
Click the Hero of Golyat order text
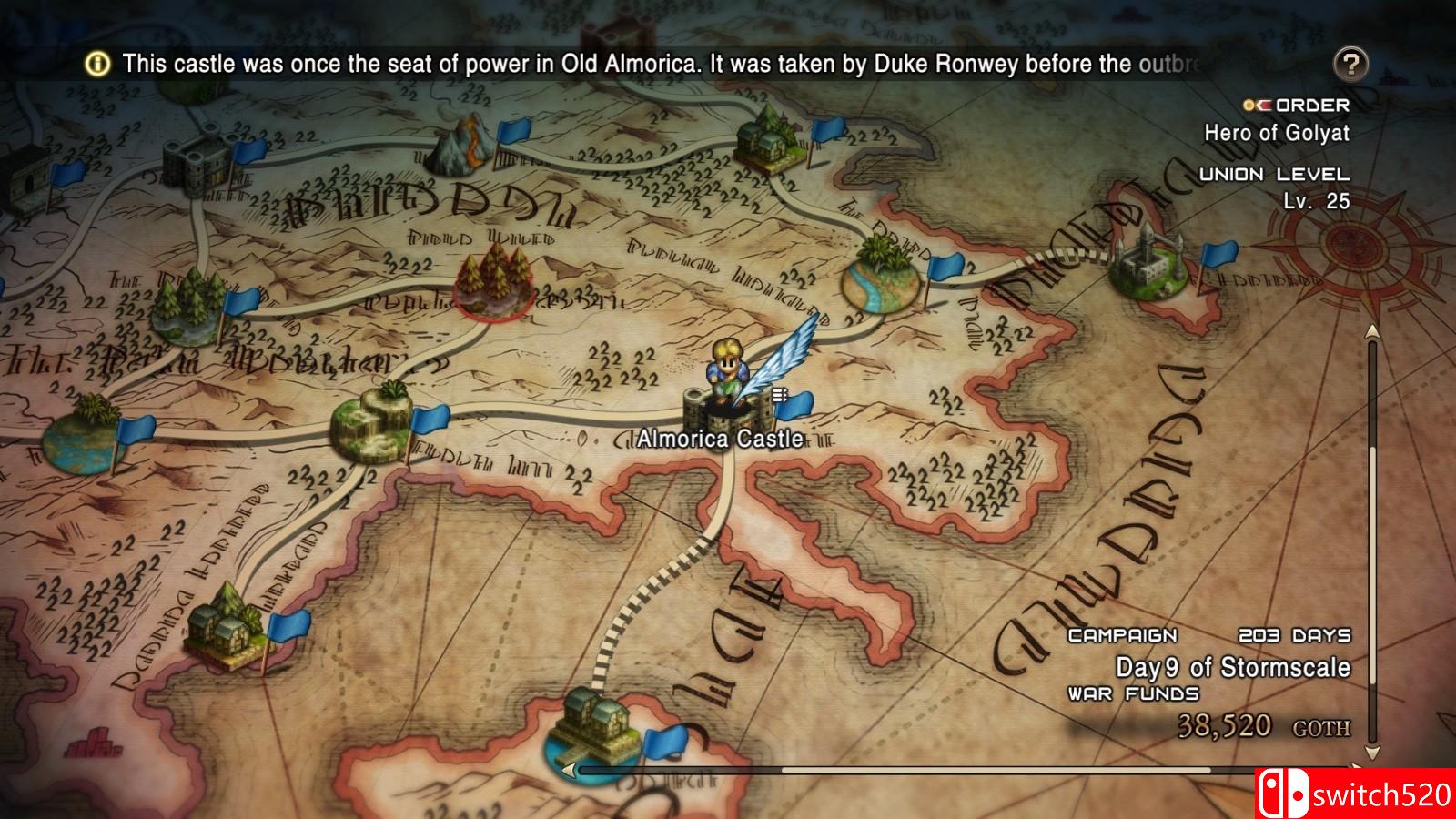[1278, 133]
